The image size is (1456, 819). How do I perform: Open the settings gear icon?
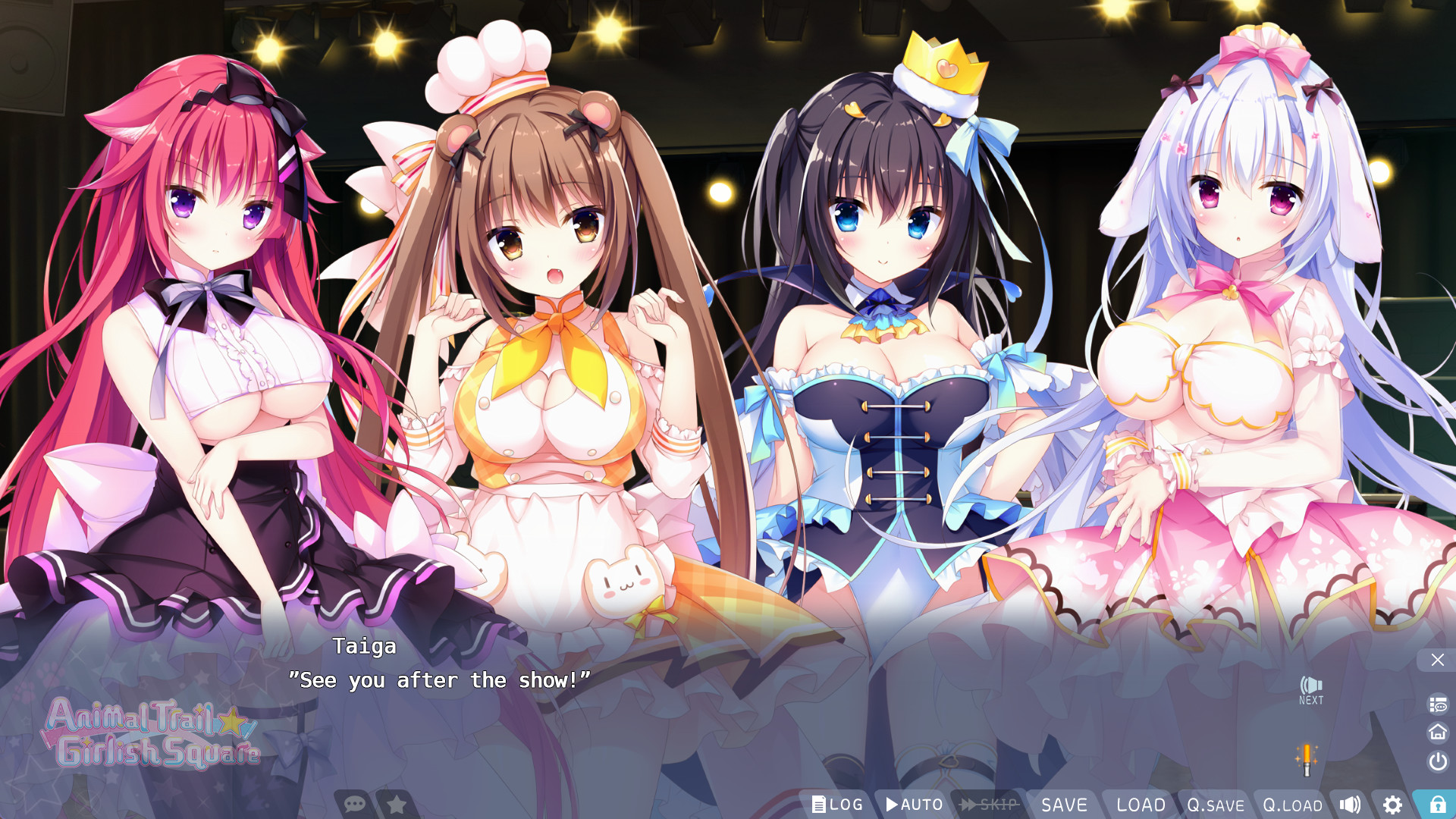(1394, 805)
